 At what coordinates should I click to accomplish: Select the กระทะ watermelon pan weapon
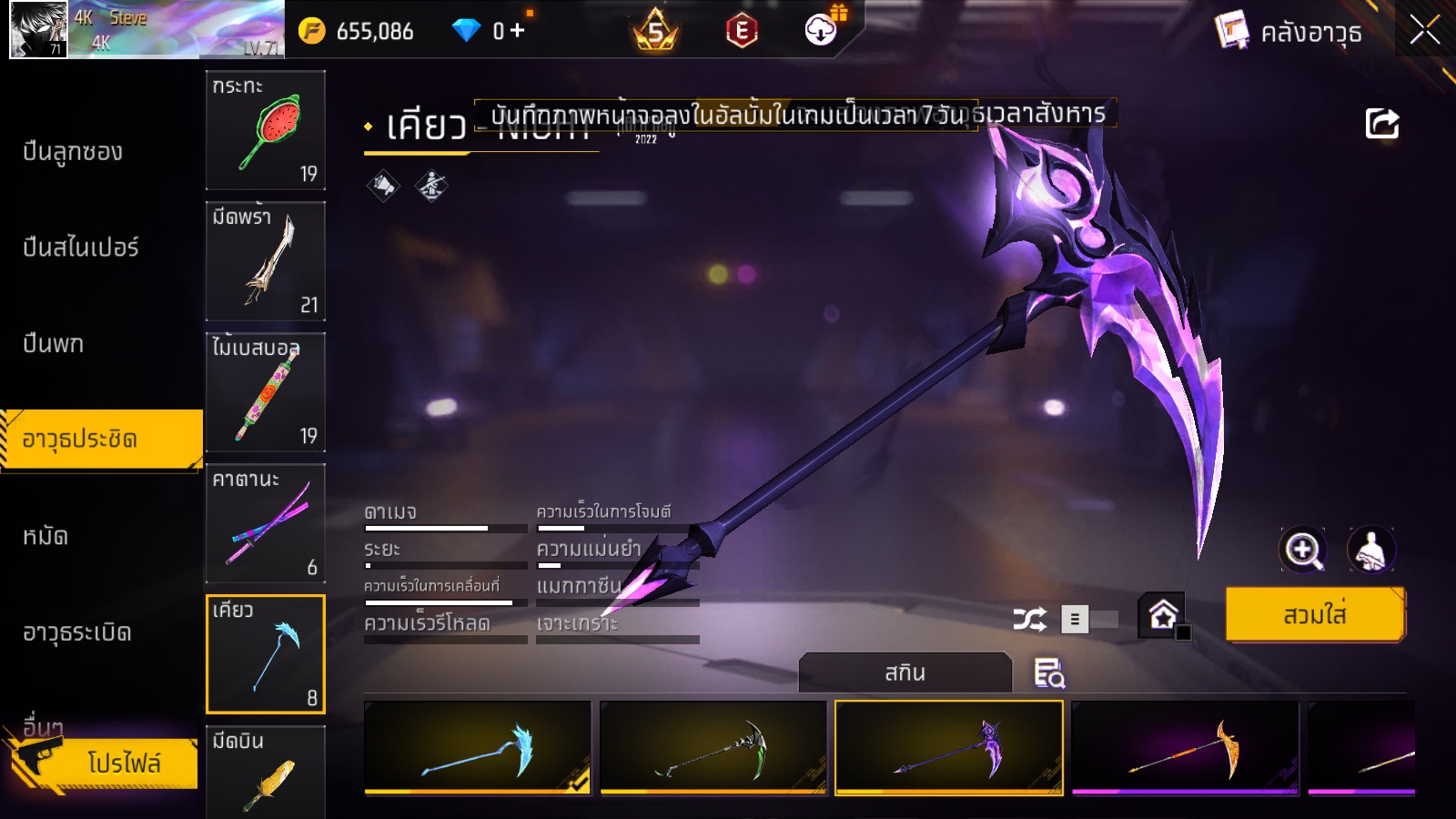265,130
